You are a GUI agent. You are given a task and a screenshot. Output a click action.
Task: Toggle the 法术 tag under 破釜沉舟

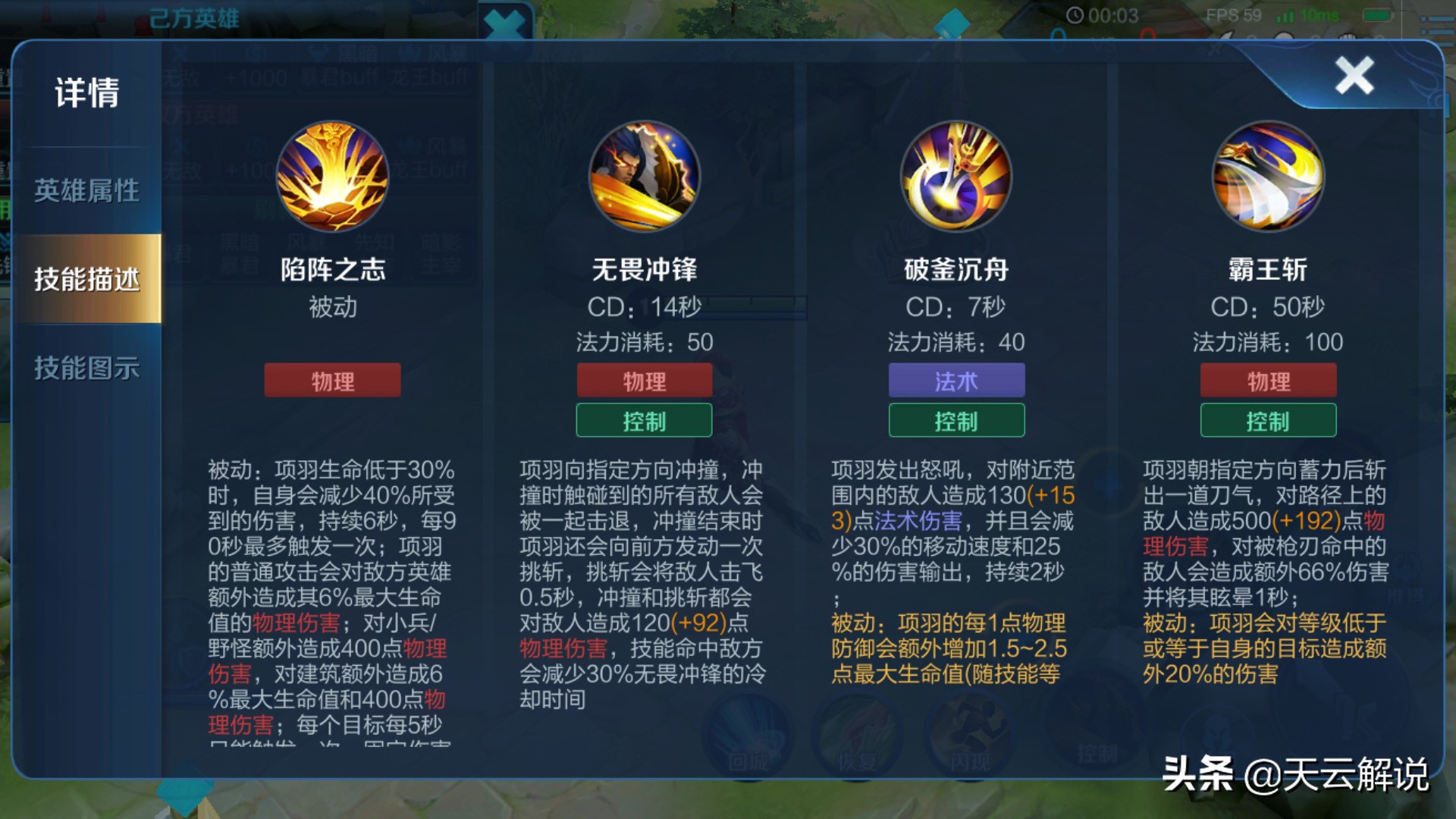click(955, 381)
